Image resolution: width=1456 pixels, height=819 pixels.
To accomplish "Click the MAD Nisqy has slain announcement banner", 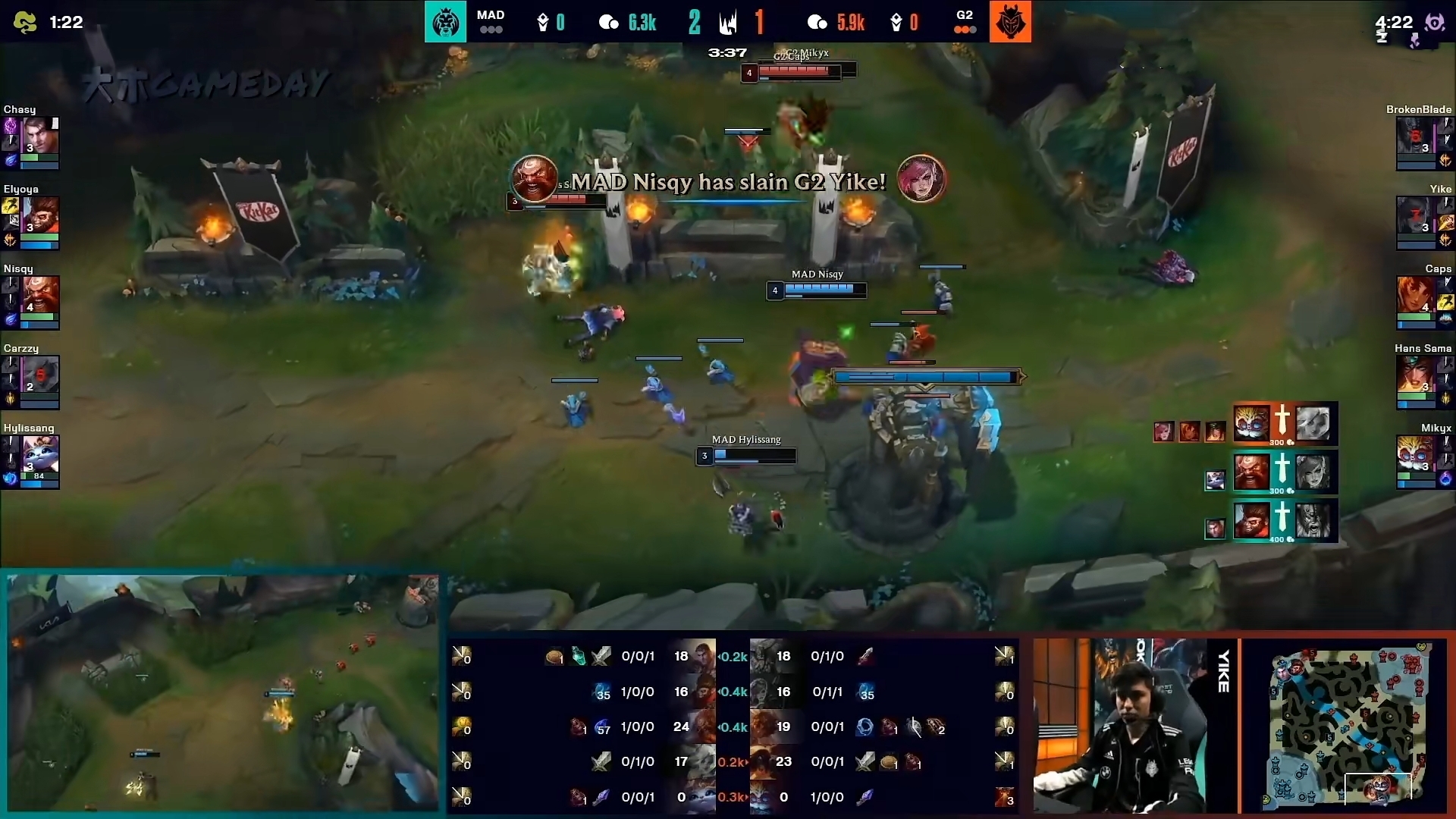I will 726,180.
